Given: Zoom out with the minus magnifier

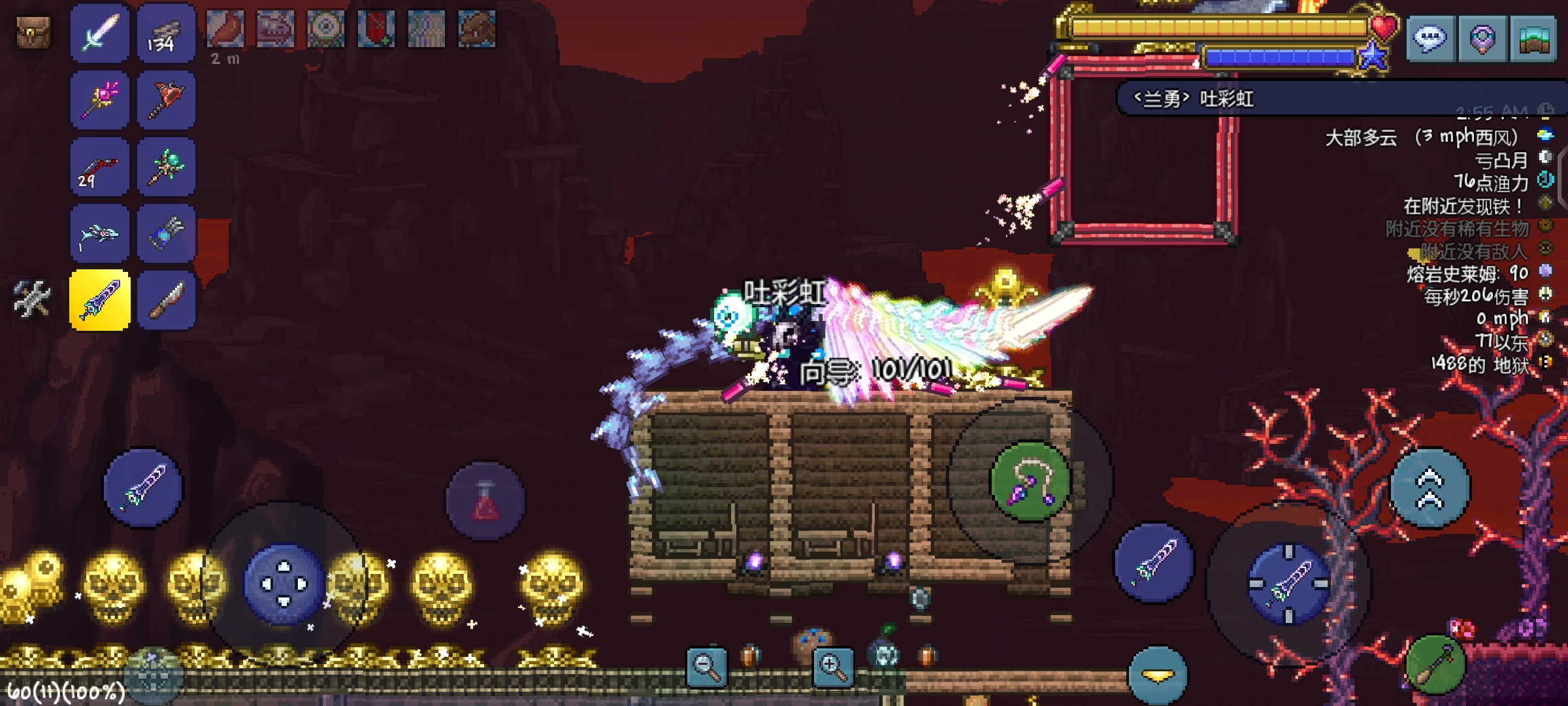Looking at the screenshot, I should pos(706,667).
